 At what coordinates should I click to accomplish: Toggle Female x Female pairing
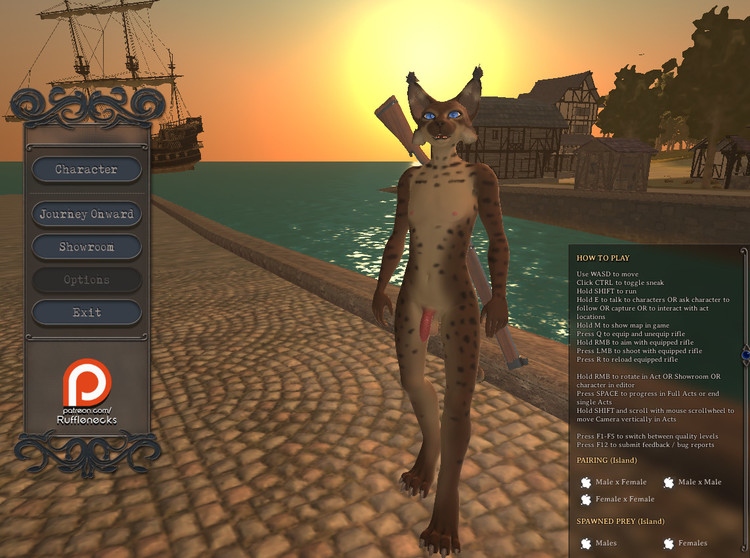pyautogui.click(x=585, y=499)
